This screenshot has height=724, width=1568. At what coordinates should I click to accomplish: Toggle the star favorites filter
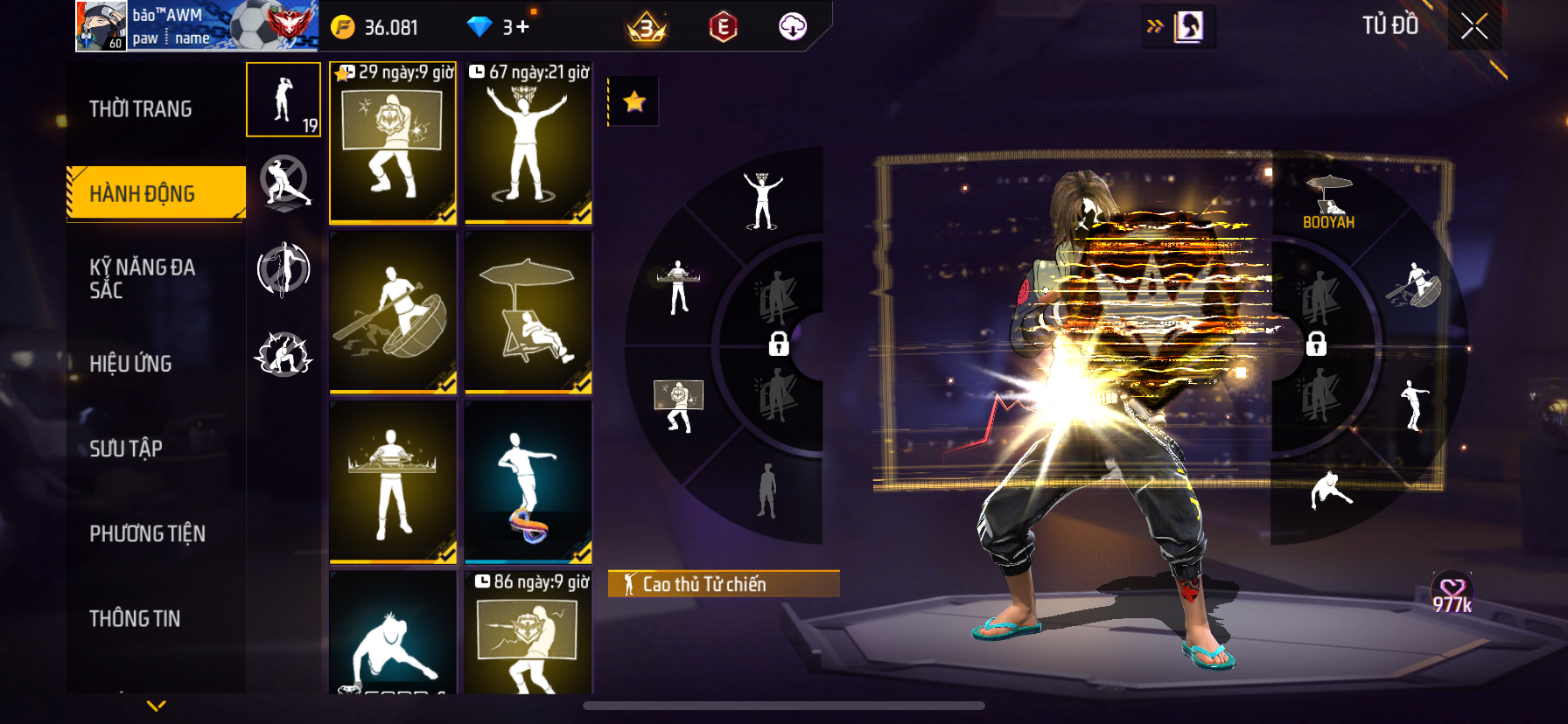(633, 101)
